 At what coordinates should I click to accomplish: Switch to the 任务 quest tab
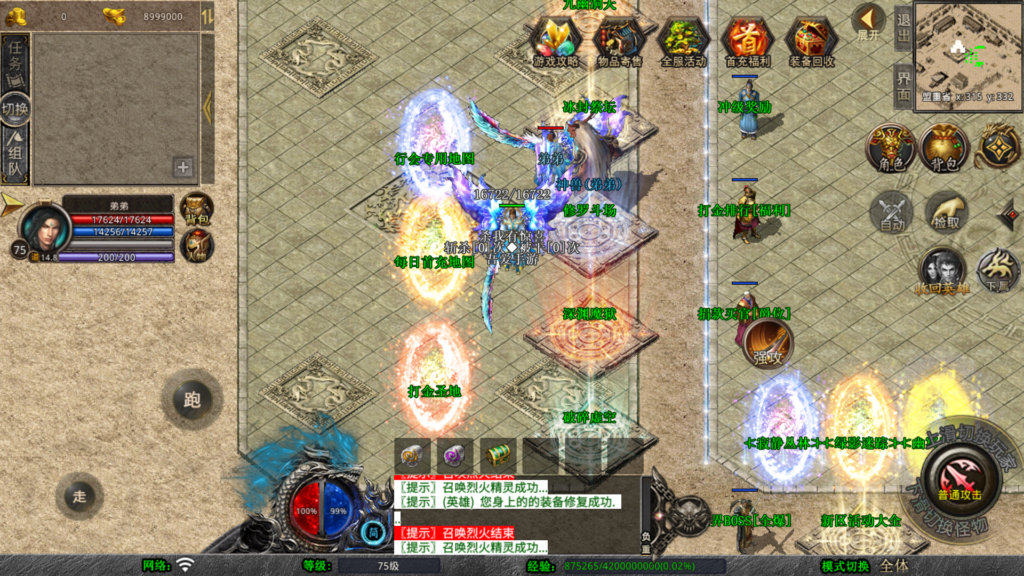click(15, 63)
